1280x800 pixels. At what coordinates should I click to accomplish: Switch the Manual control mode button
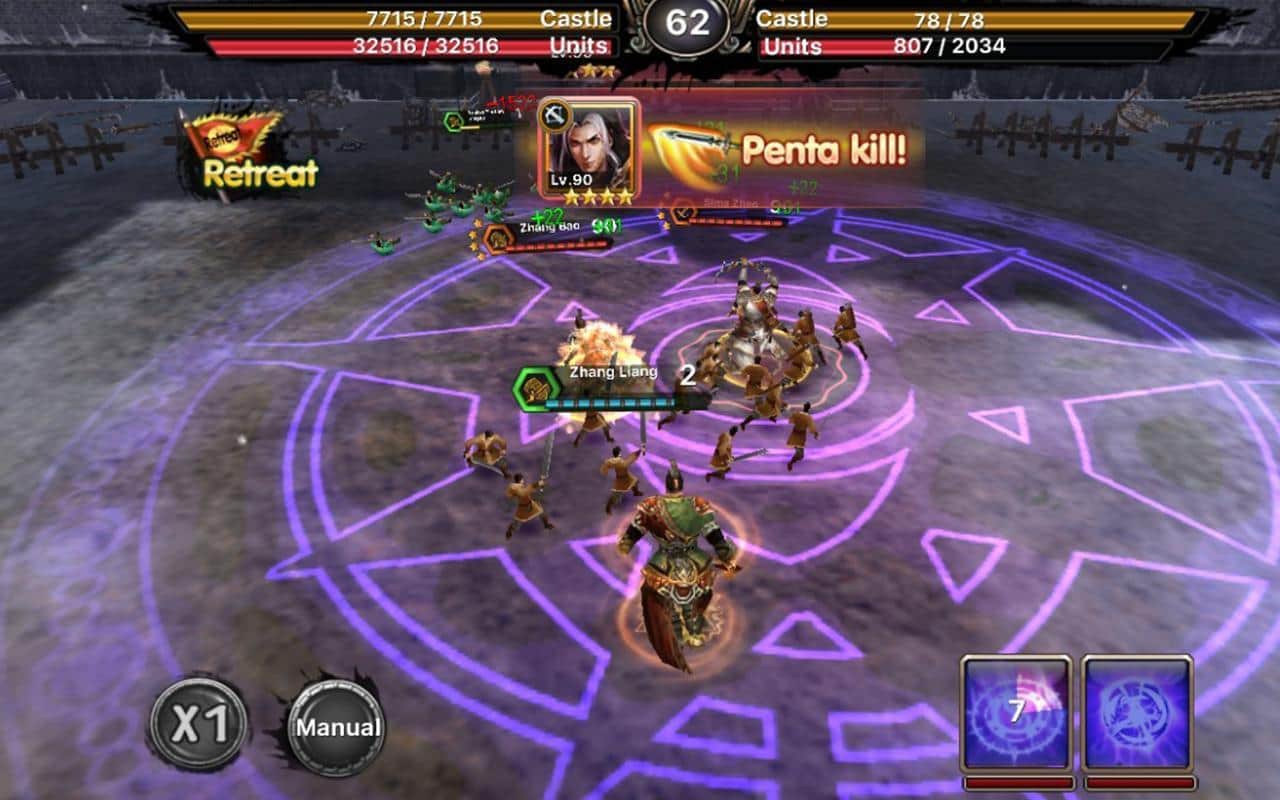click(x=337, y=727)
